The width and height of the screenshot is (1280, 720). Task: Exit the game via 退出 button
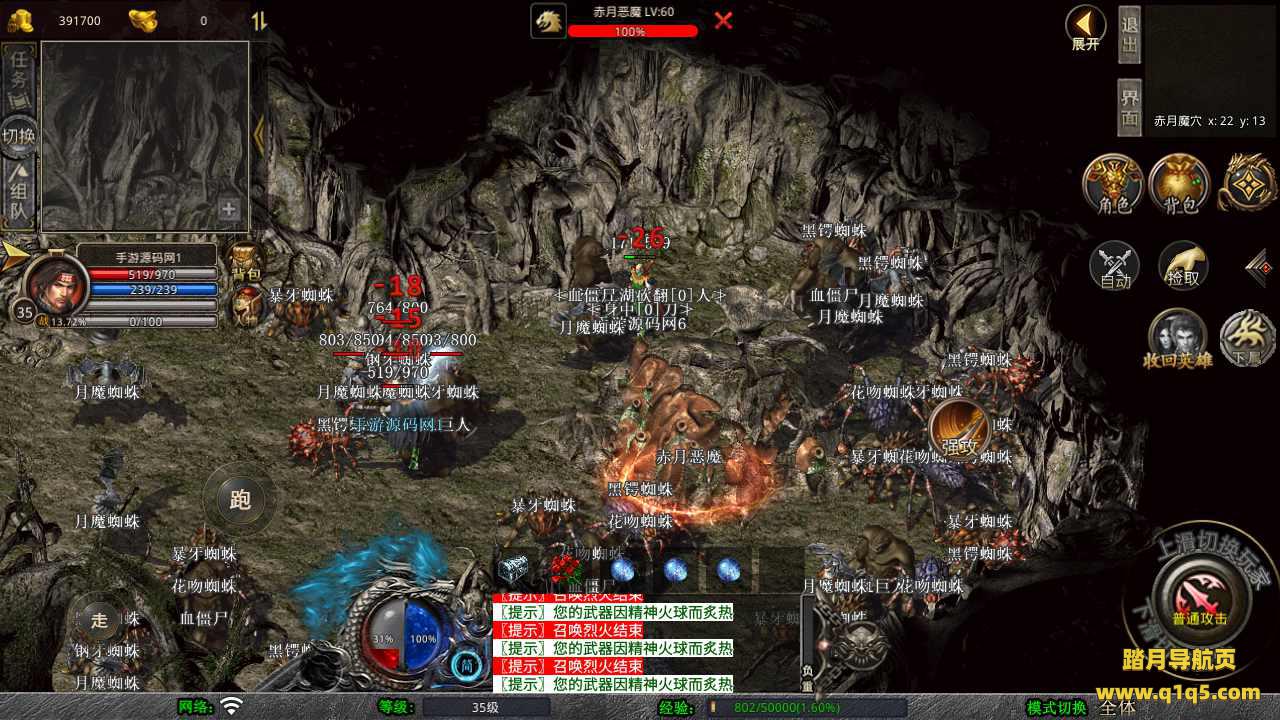1129,33
